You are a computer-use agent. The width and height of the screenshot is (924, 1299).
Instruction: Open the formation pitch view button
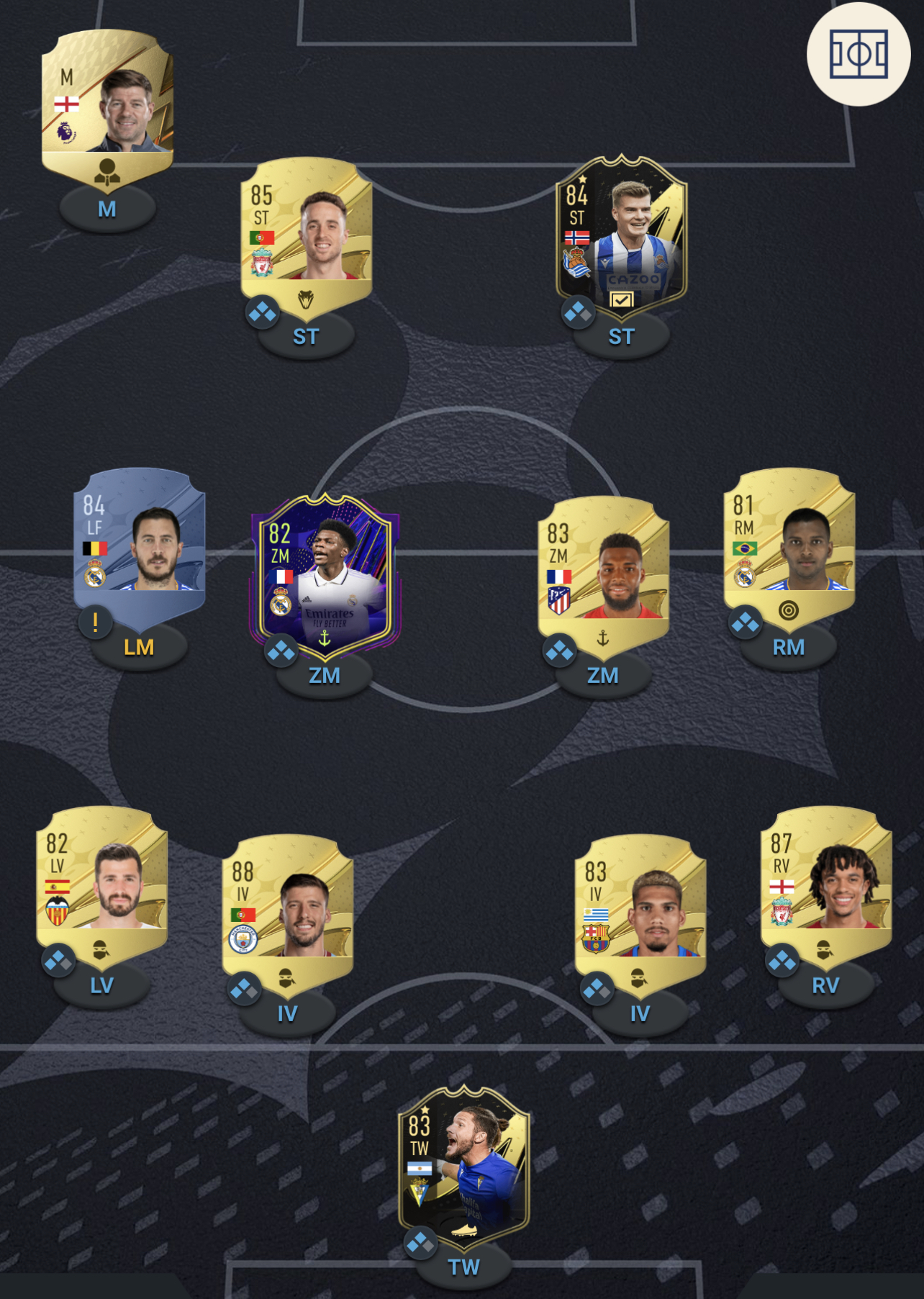click(x=858, y=54)
